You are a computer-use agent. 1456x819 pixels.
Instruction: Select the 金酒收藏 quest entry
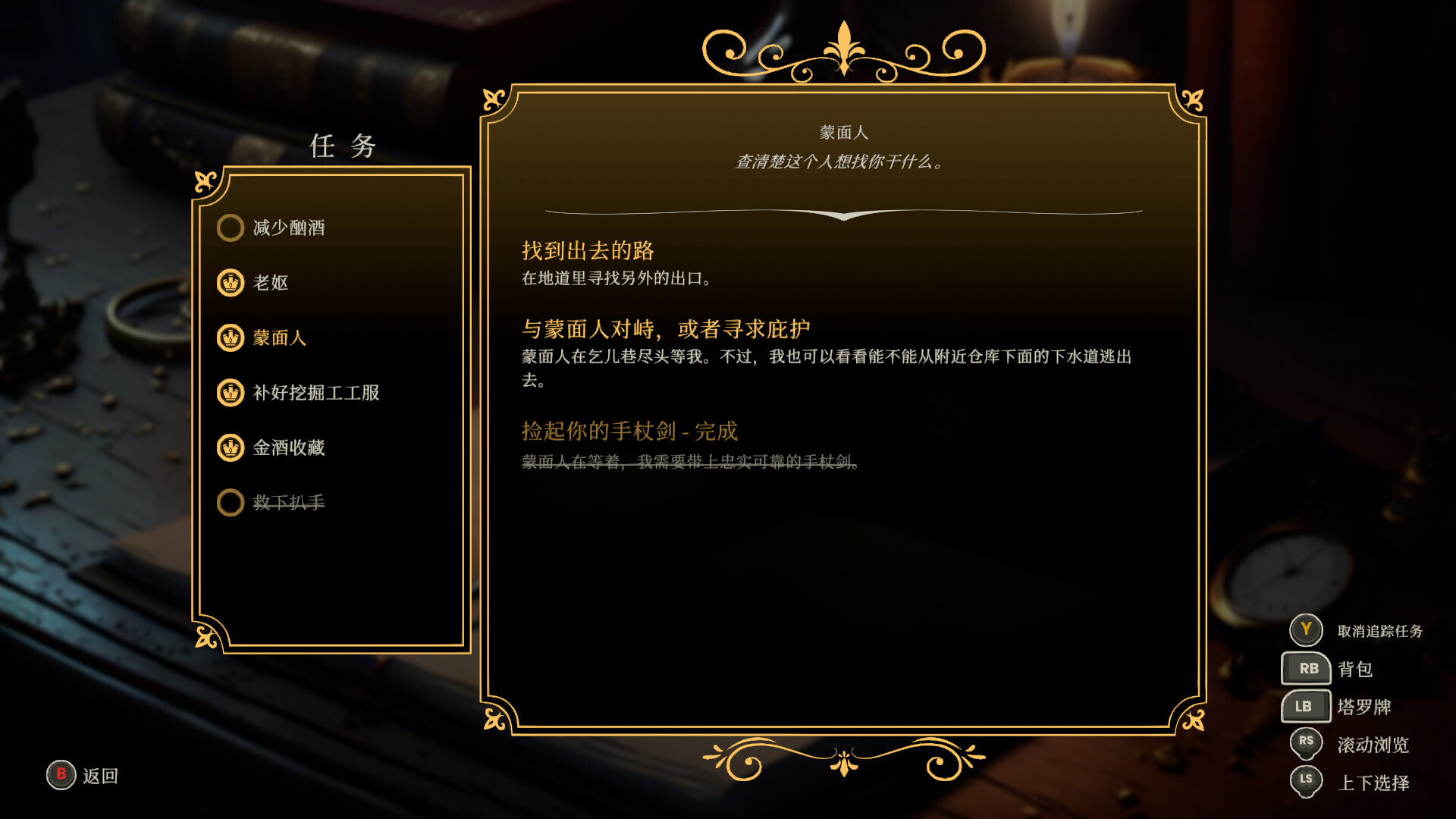point(289,448)
